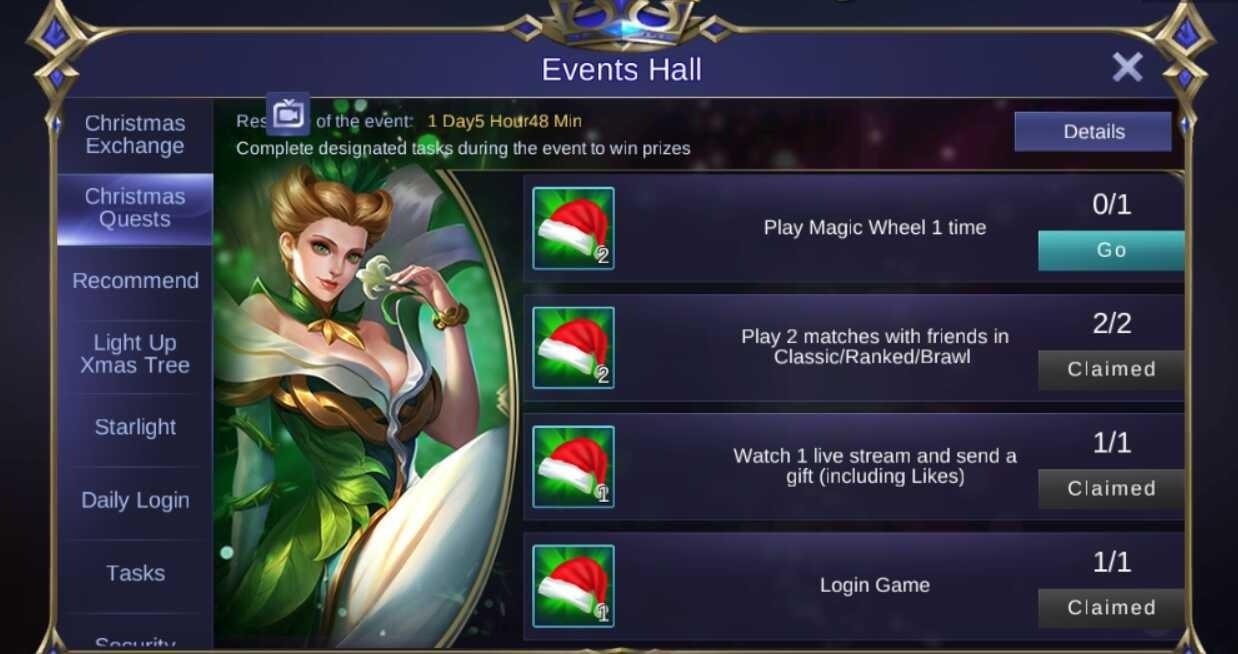The width and height of the screenshot is (1238, 654).
Task: Select the Christmas Quests tab
Action: click(135, 208)
